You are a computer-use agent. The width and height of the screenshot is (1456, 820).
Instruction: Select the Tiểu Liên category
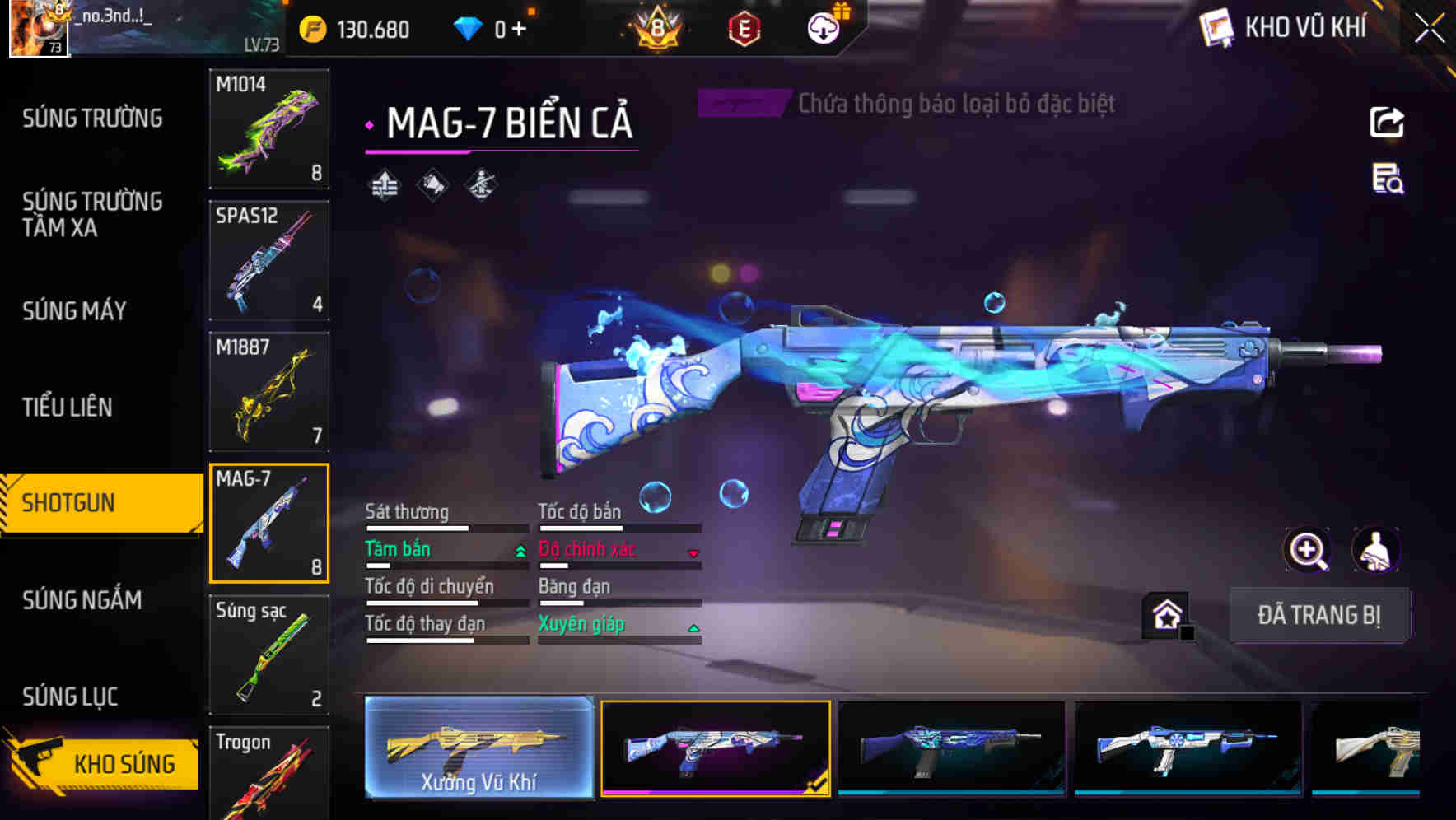tap(68, 407)
